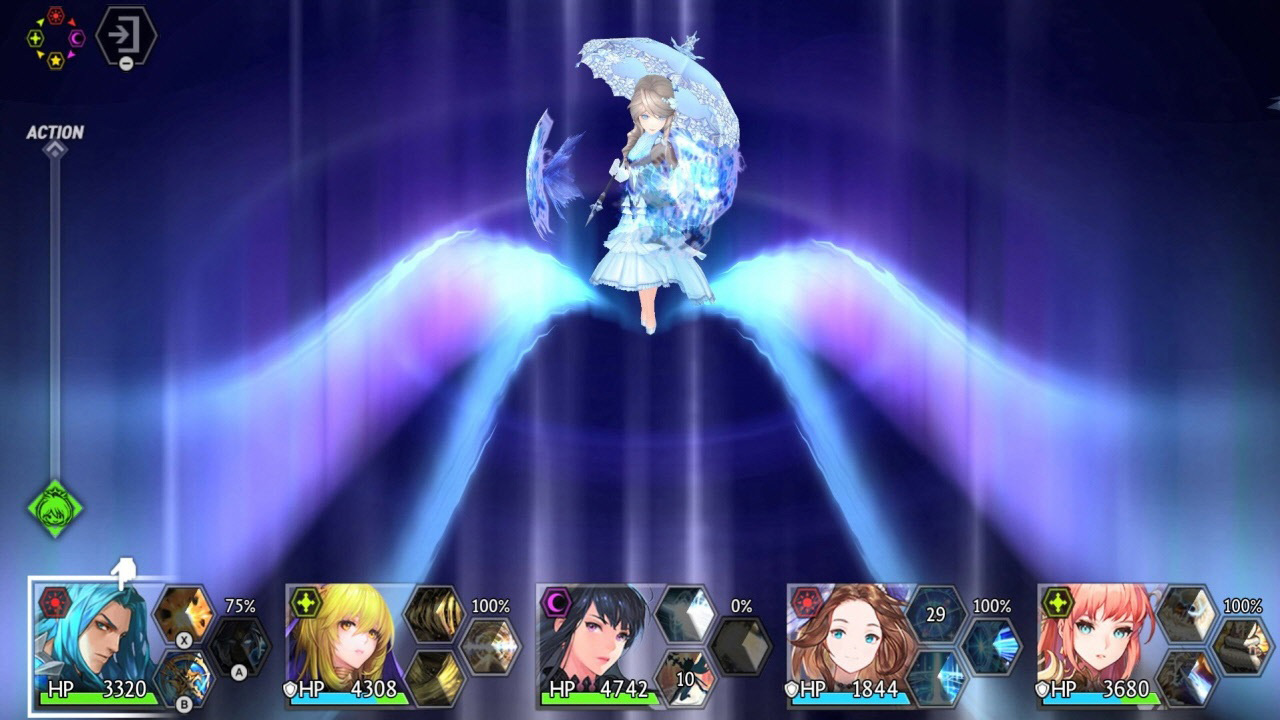The width and height of the screenshot is (1280, 720).
Task: Click the minus badge under the flee icon
Action: (x=126, y=62)
